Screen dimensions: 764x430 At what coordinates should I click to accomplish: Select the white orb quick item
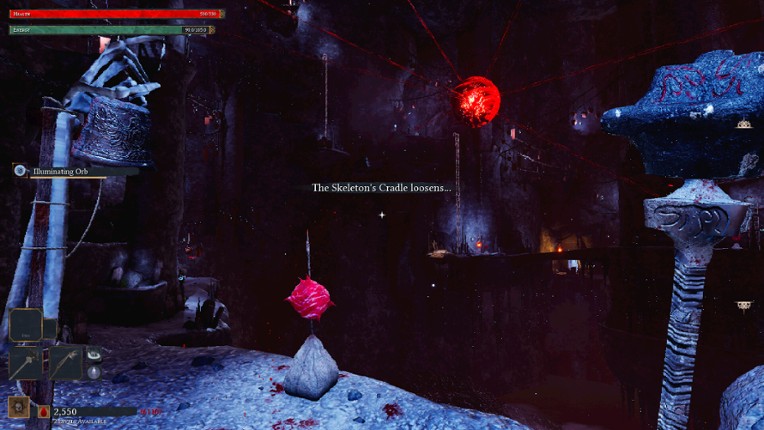[x=93, y=372]
